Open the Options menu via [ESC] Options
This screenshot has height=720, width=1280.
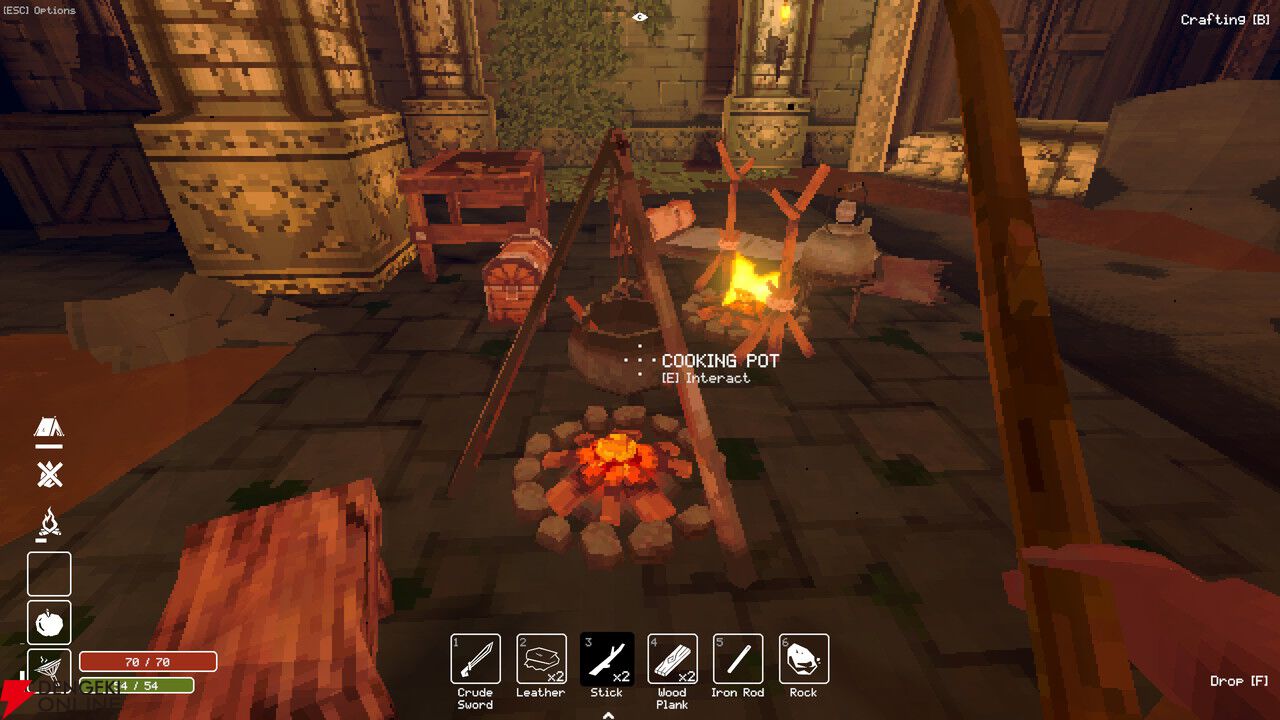[x=38, y=10]
